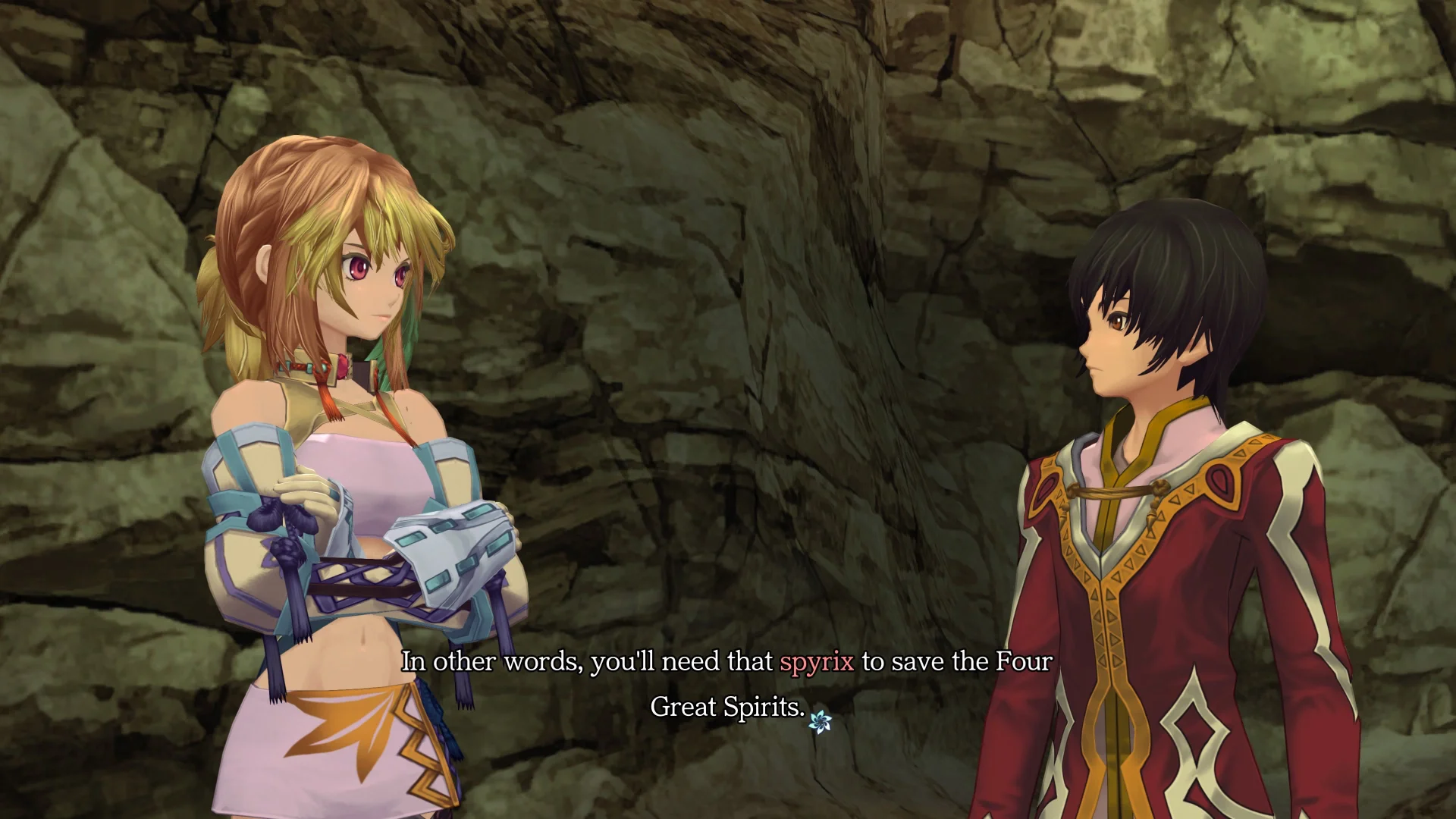The width and height of the screenshot is (1456, 819).
Task: Advance dialogue via the blue flower indicator
Action: click(x=820, y=721)
